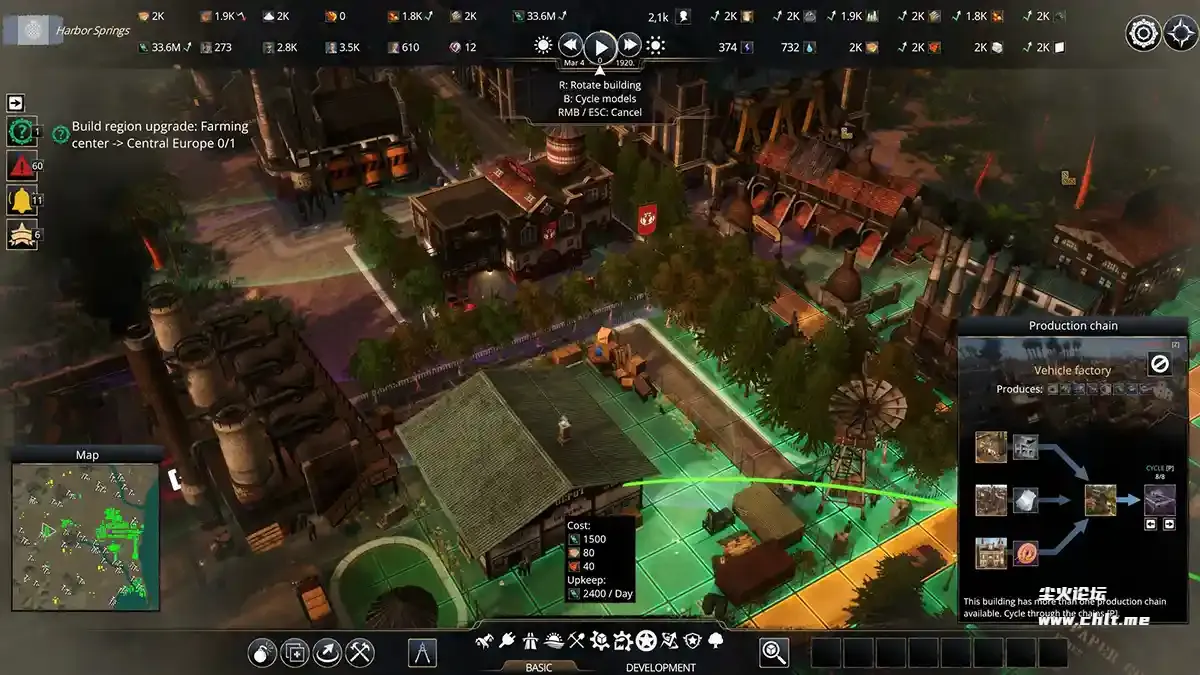Slow down game speed with rewind button

point(571,45)
